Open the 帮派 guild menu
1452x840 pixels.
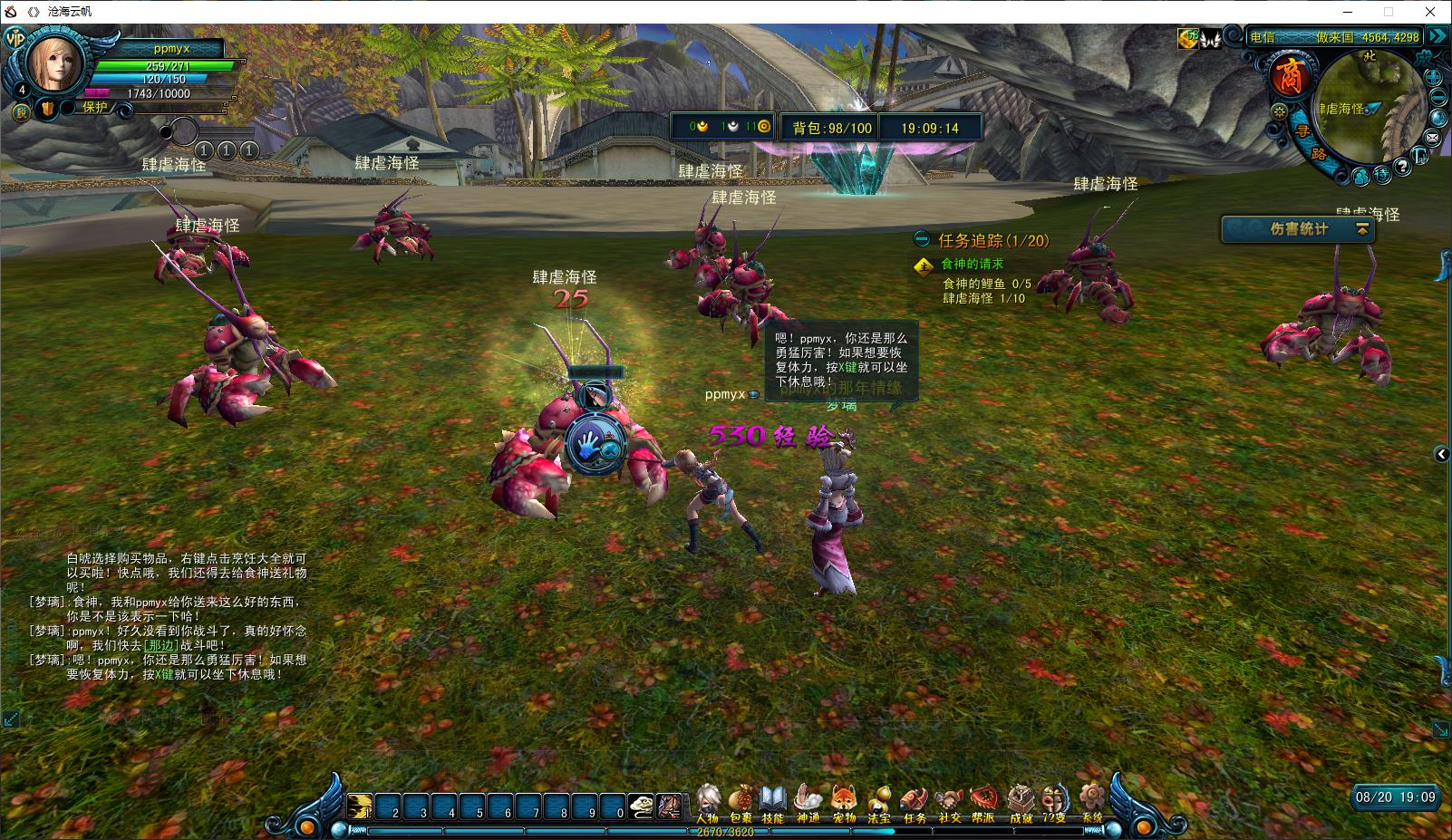[984, 802]
